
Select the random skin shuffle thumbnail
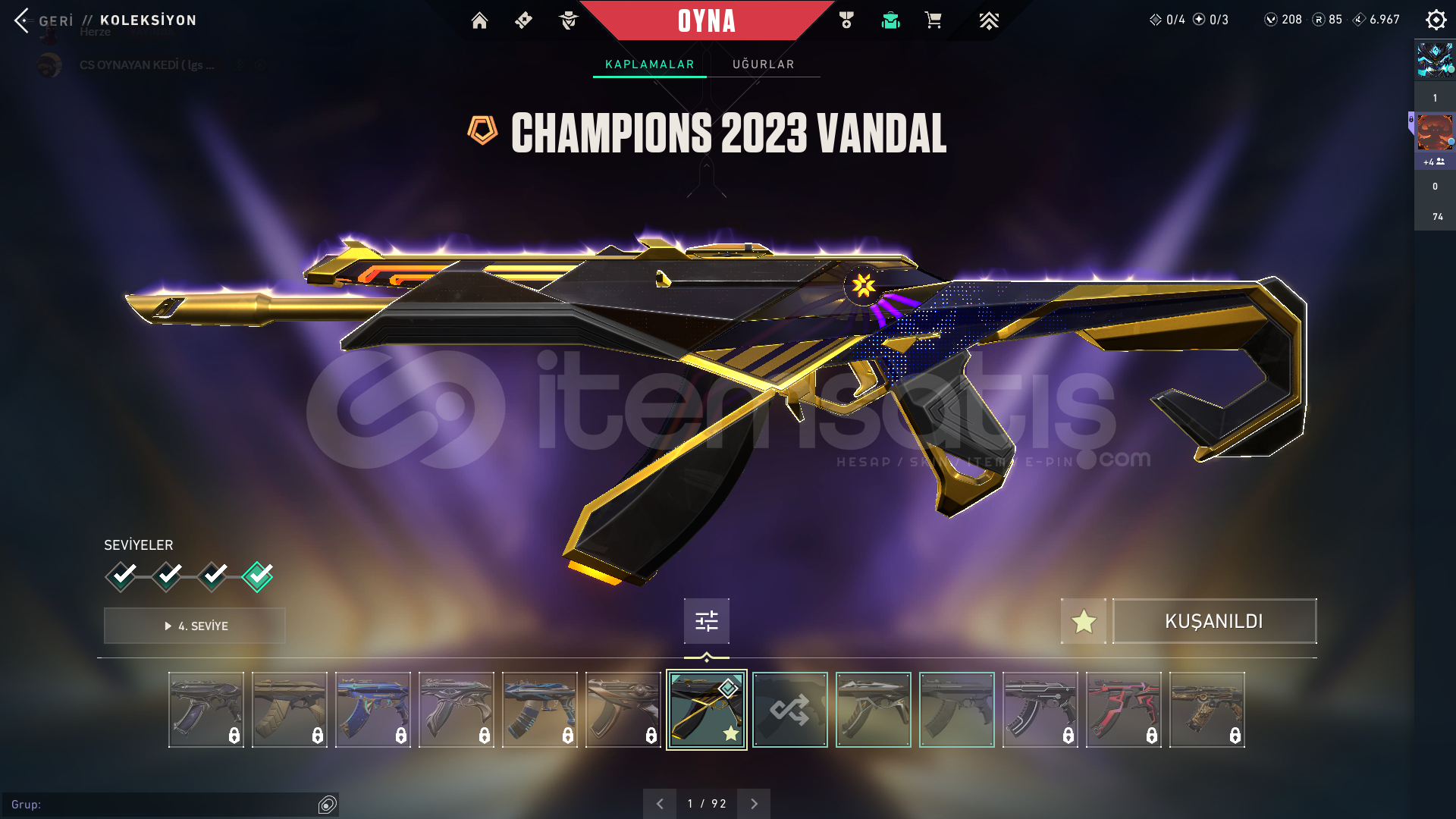(789, 710)
